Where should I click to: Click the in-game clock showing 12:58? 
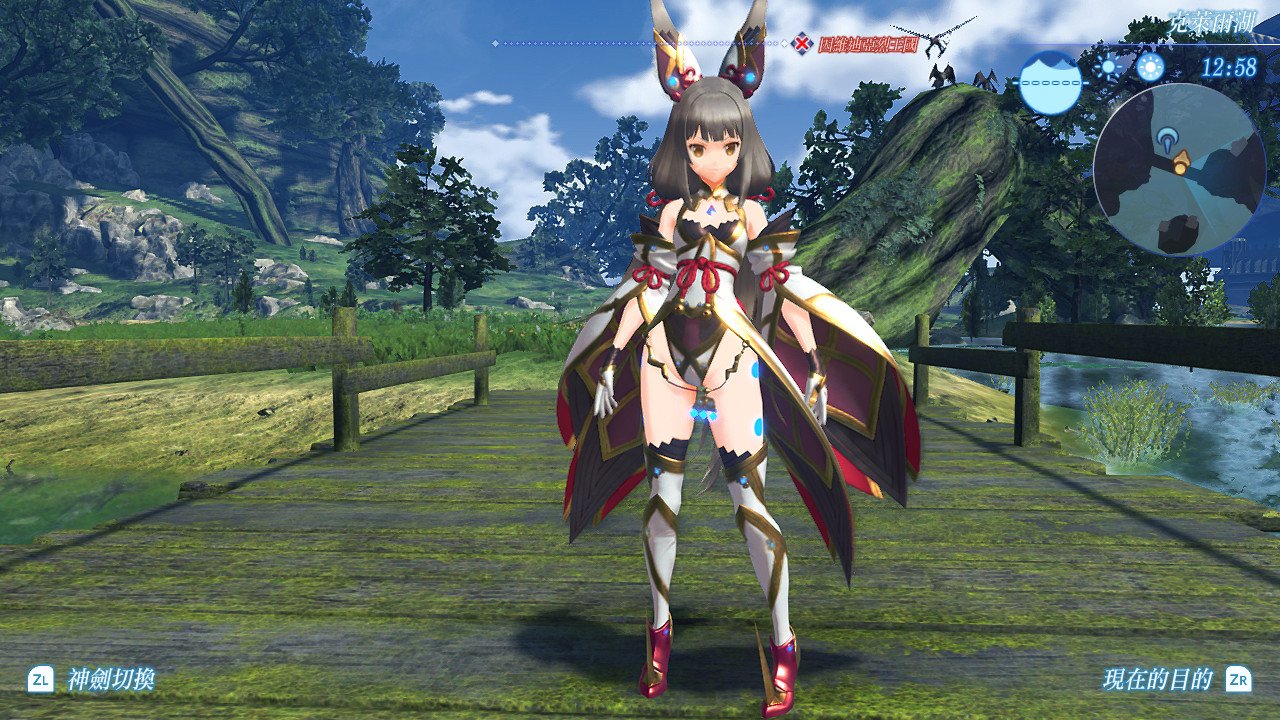pos(1230,68)
